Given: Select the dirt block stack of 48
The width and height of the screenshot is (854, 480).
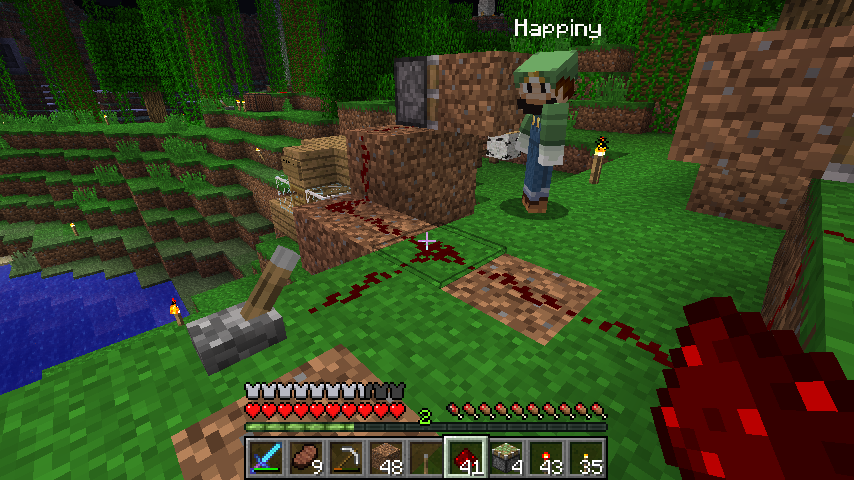Looking at the screenshot, I should [x=386, y=460].
